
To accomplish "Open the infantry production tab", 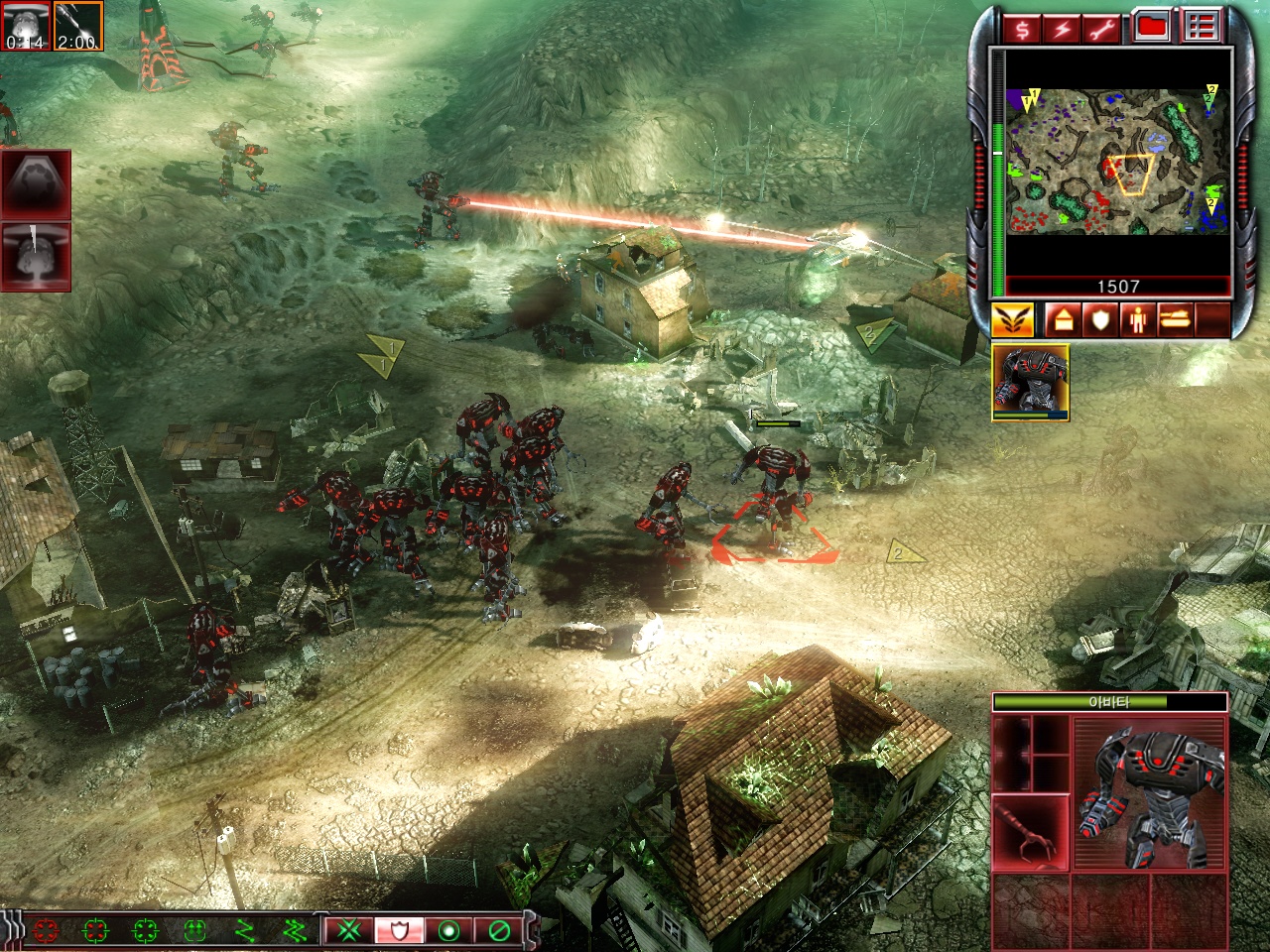I will 1137,320.
